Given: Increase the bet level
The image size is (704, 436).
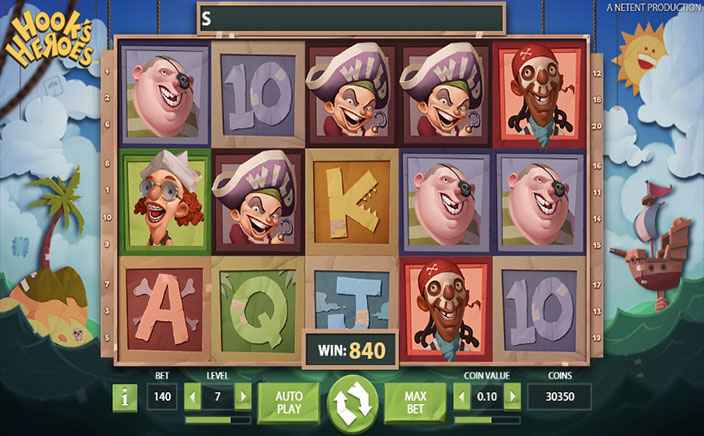Looking at the screenshot, I should click(x=241, y=397).
